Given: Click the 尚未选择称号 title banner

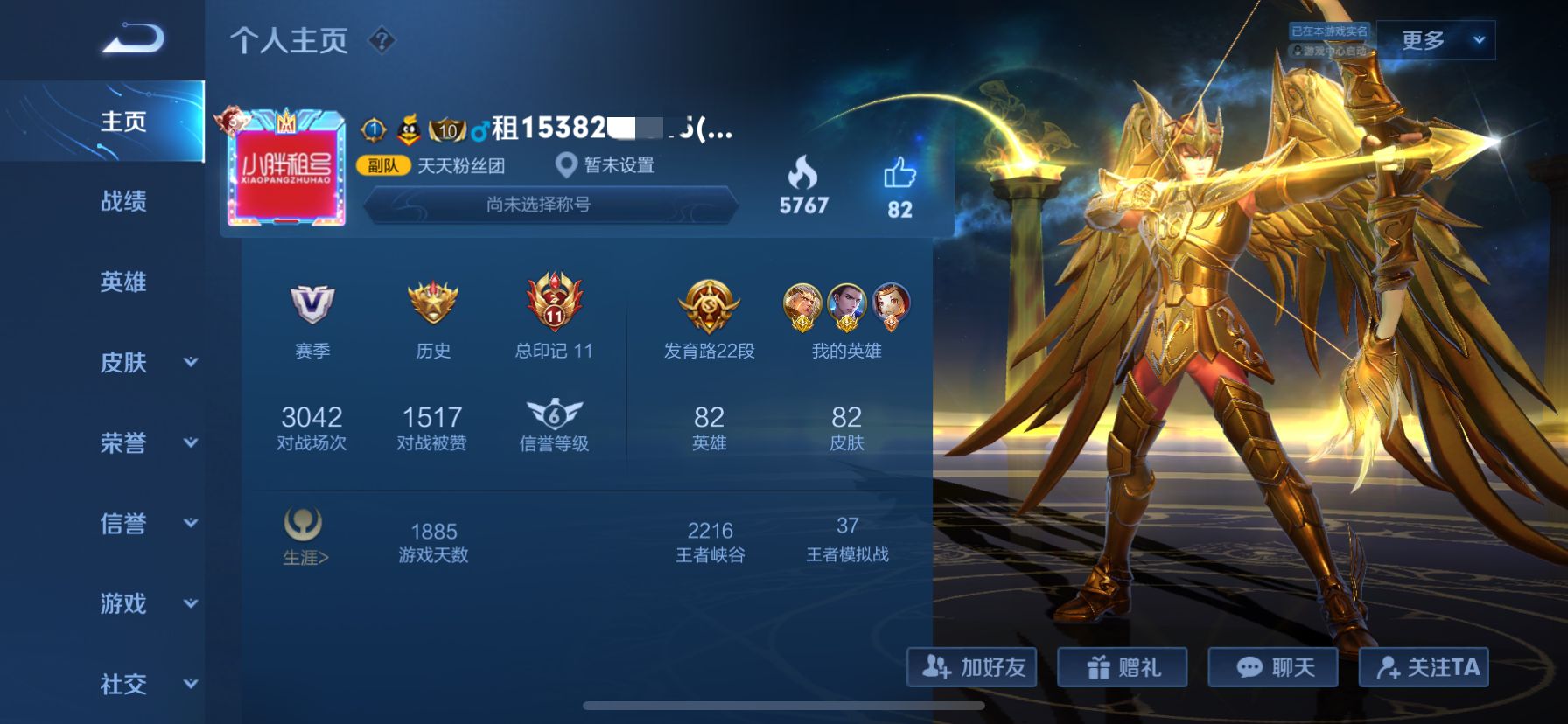Looking at the screenshot, I should click(x=549, y=208).
